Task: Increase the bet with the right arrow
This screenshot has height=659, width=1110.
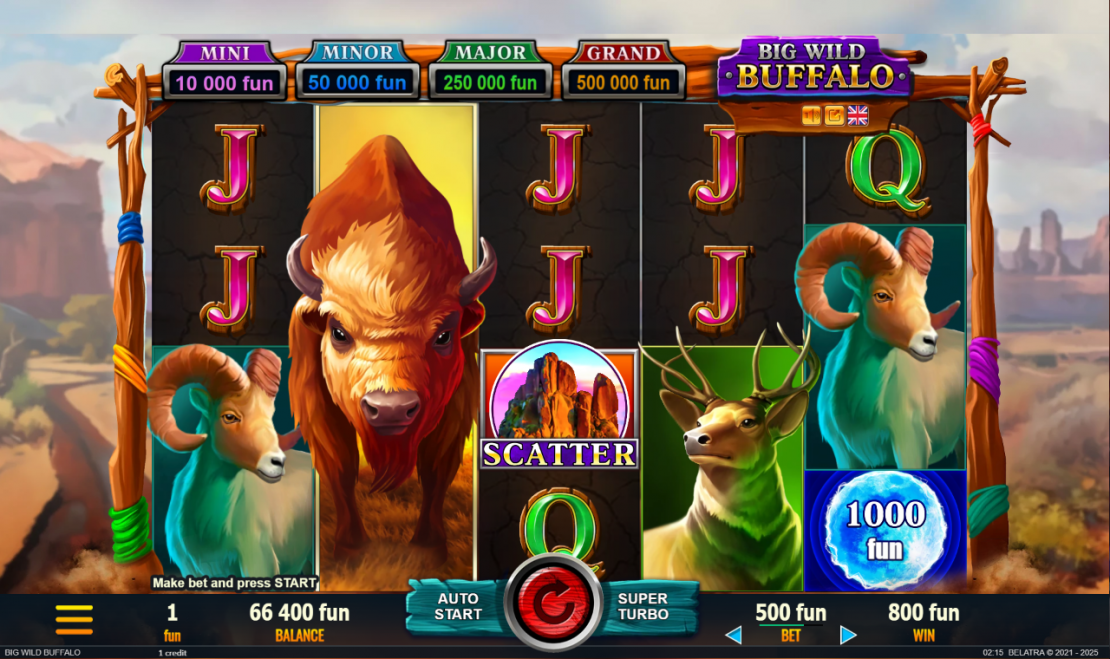Action: coord(848,635)
